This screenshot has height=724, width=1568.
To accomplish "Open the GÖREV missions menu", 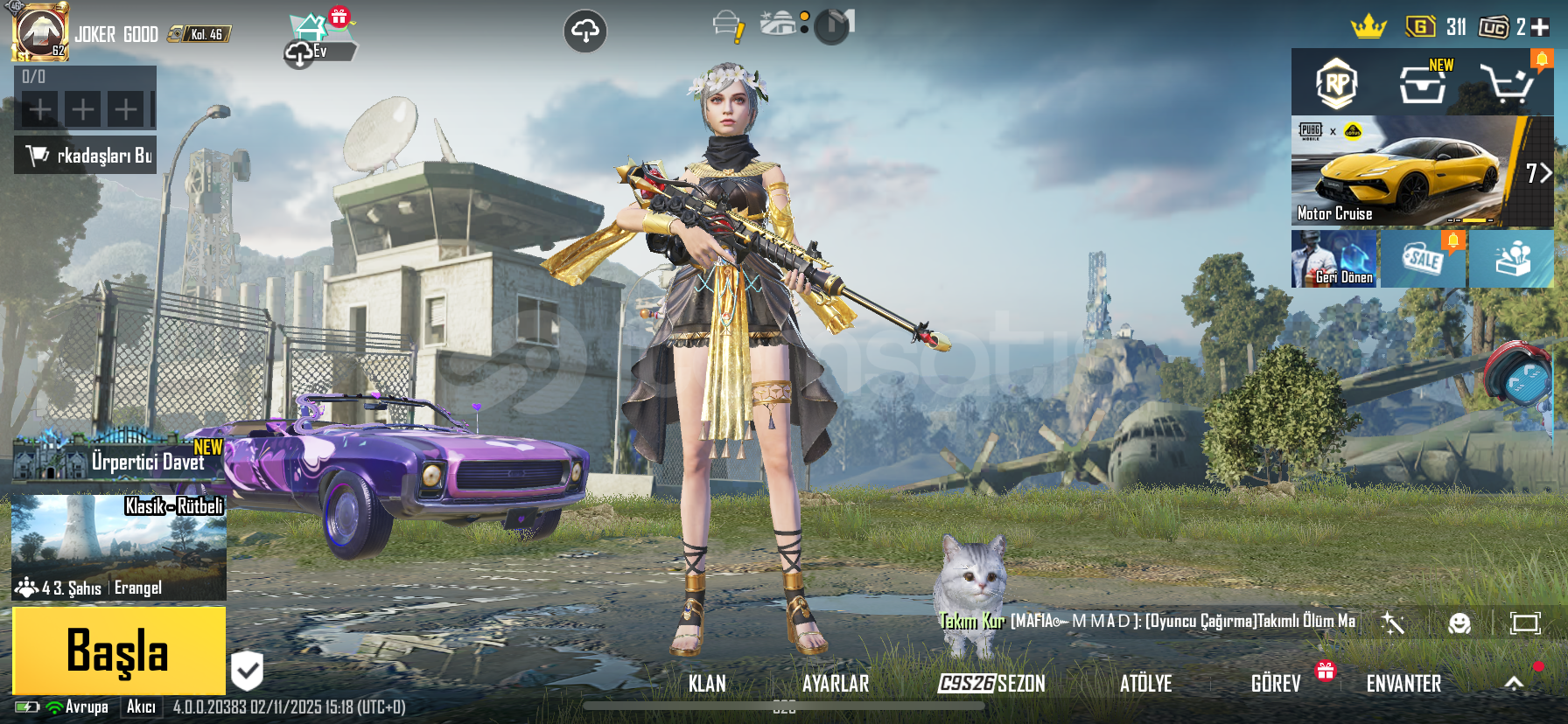I will pos(1276,684).
